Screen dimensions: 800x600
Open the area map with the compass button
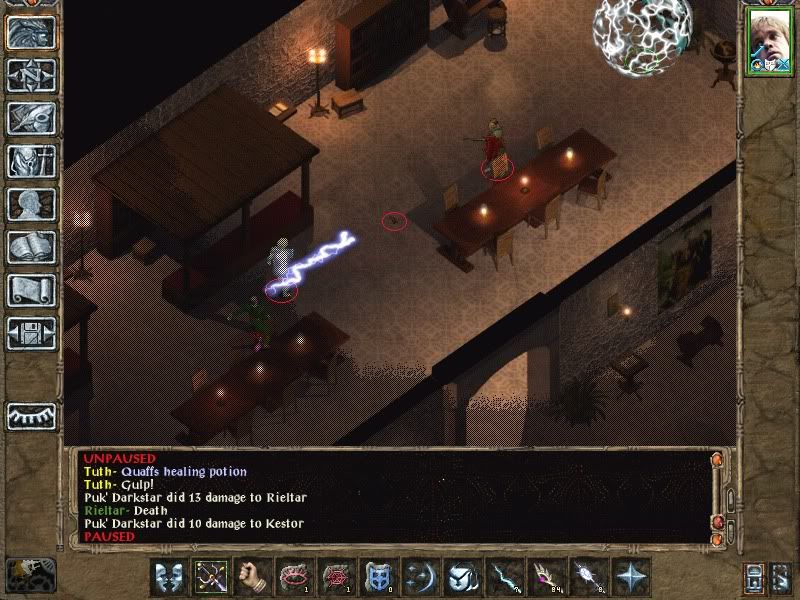click(x=31, y=75)
